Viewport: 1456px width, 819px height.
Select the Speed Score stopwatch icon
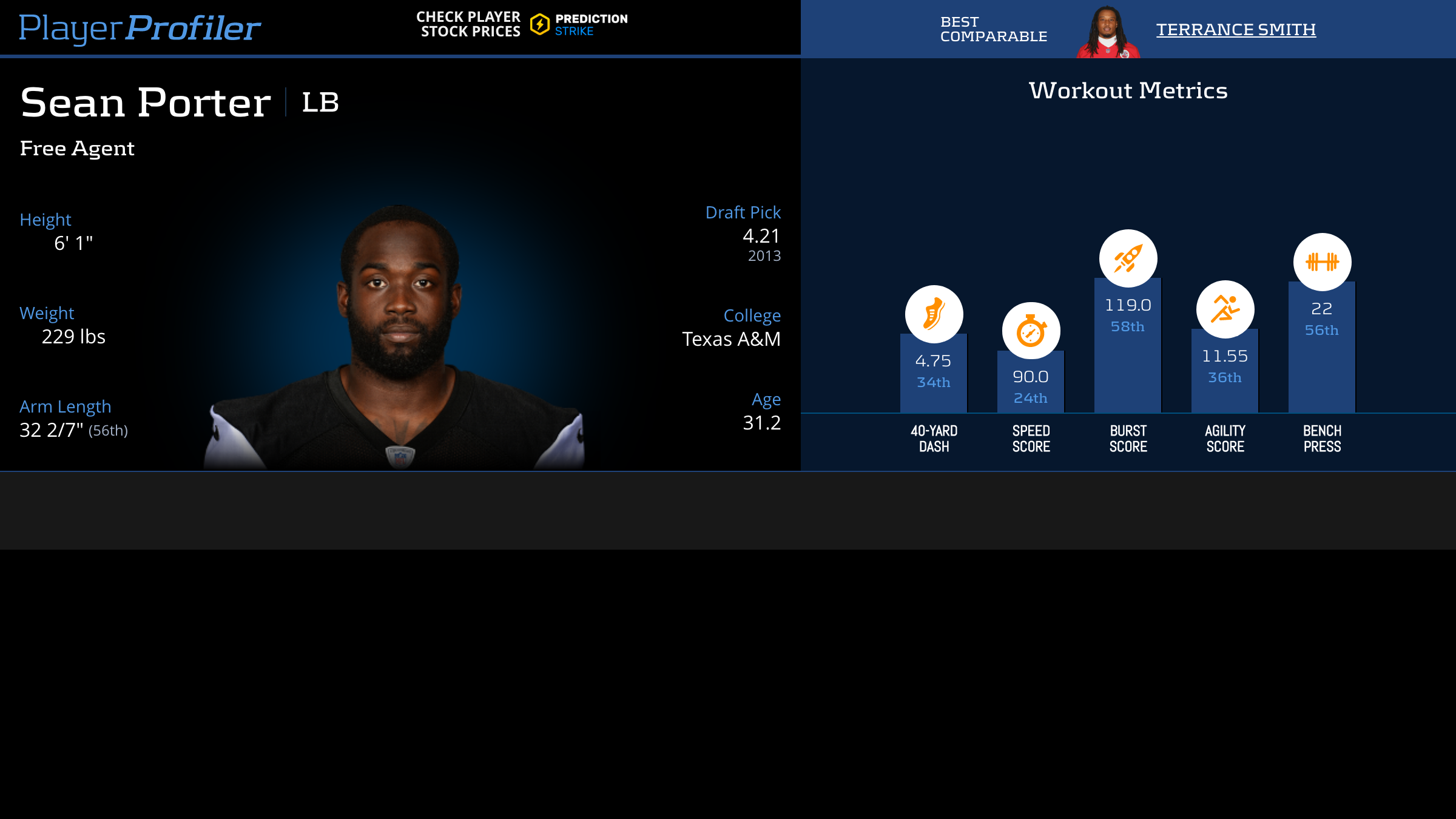pos(1031,331)
